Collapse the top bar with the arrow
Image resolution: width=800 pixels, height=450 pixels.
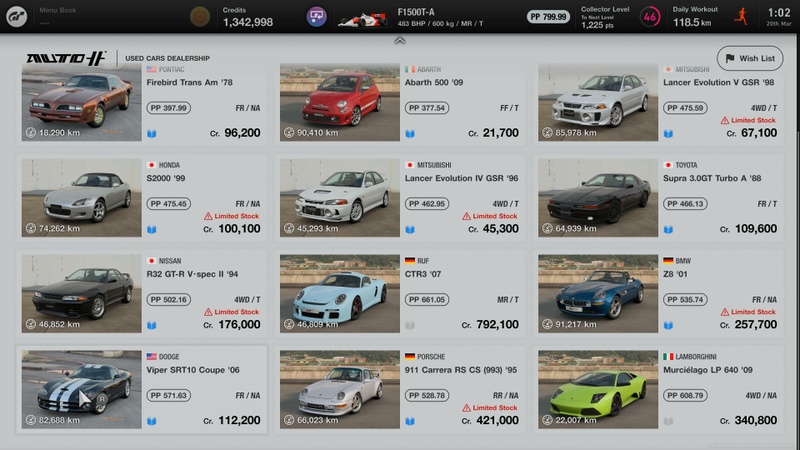point(399,41)
